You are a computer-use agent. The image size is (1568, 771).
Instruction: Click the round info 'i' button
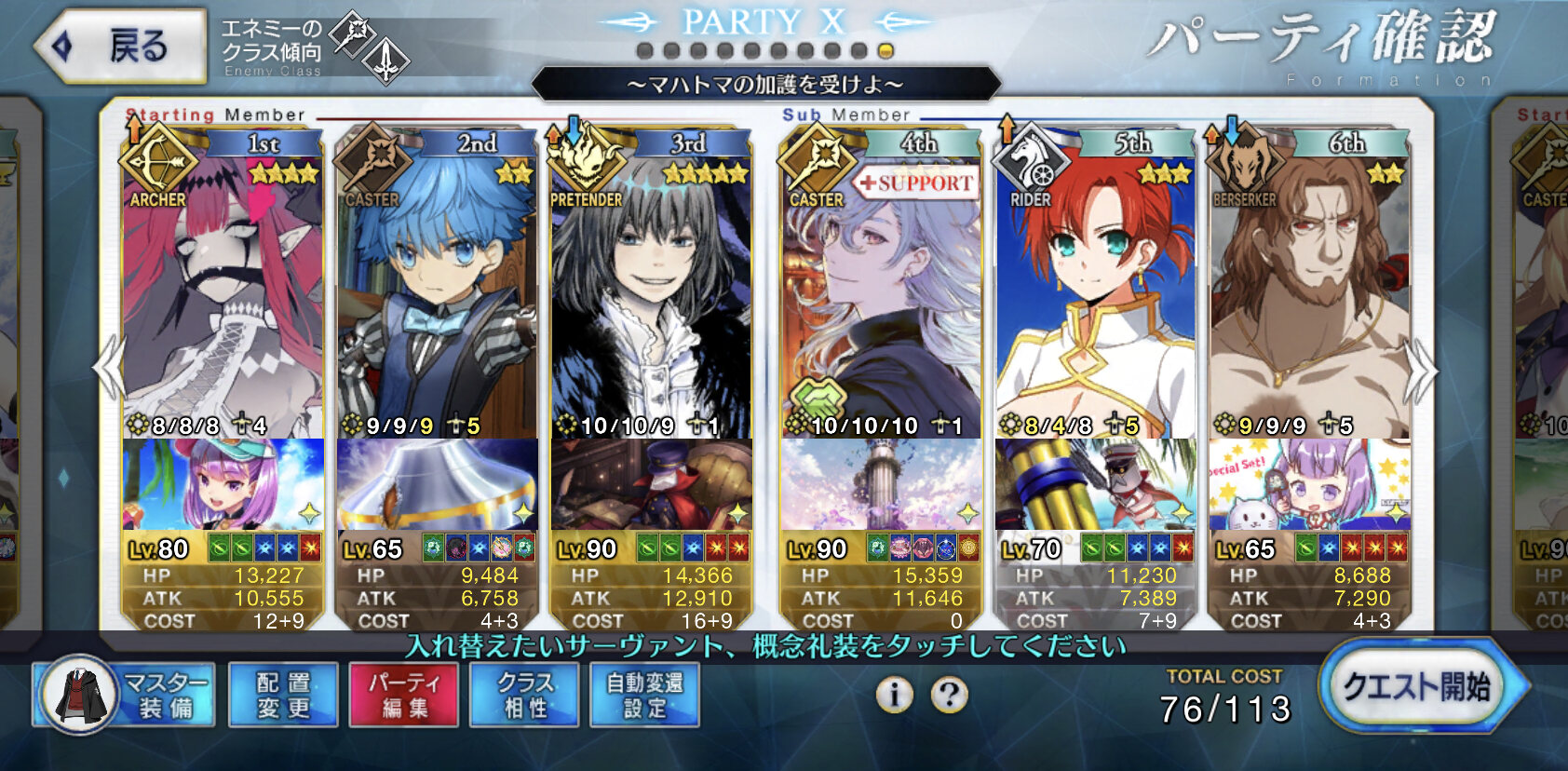pyautogui.click(x=894, y=694)
